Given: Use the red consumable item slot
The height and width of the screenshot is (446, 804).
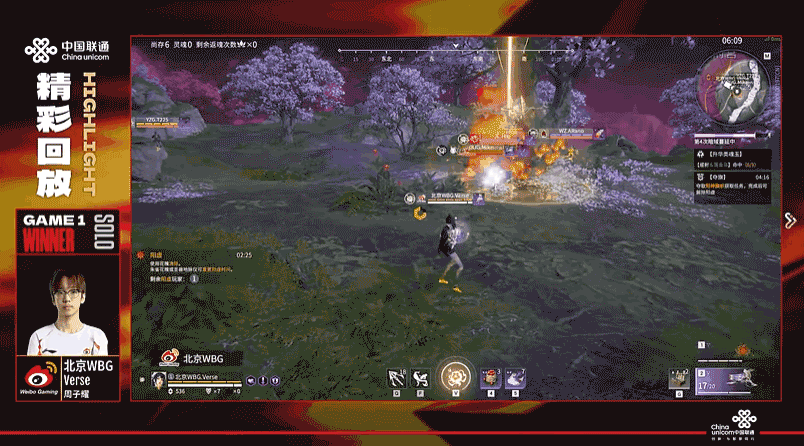Looking at the screenshot, I should click(490, 378).
